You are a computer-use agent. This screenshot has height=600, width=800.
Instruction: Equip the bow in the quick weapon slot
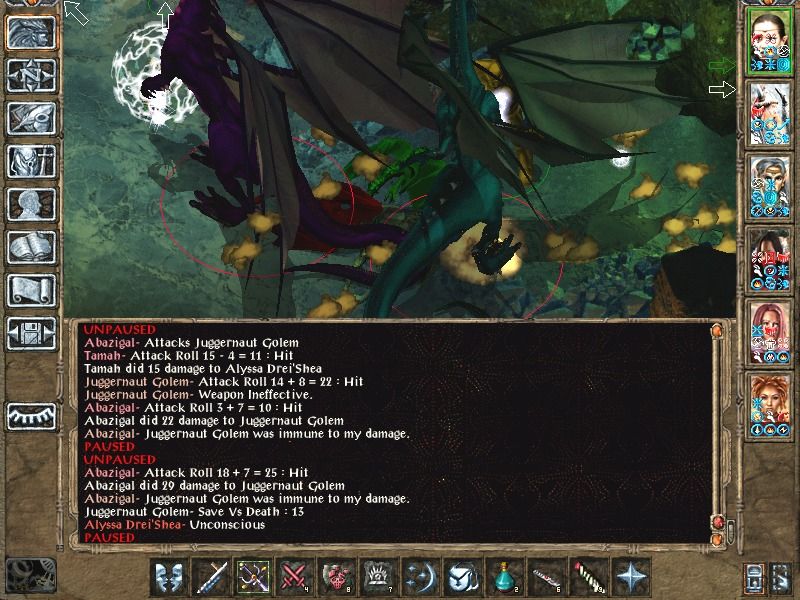(x=252, y=578)
